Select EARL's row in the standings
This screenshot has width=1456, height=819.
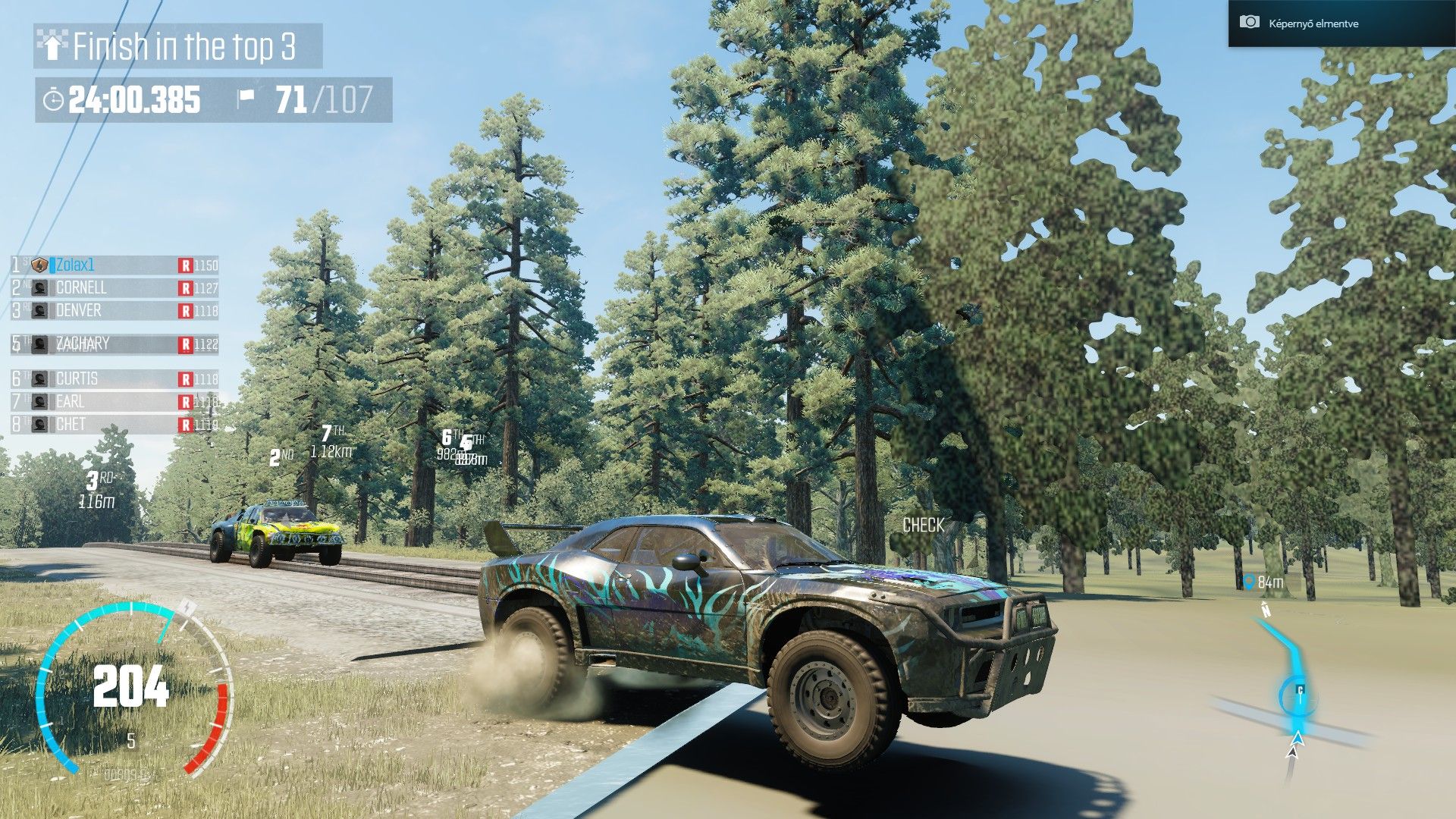(114, 402)
